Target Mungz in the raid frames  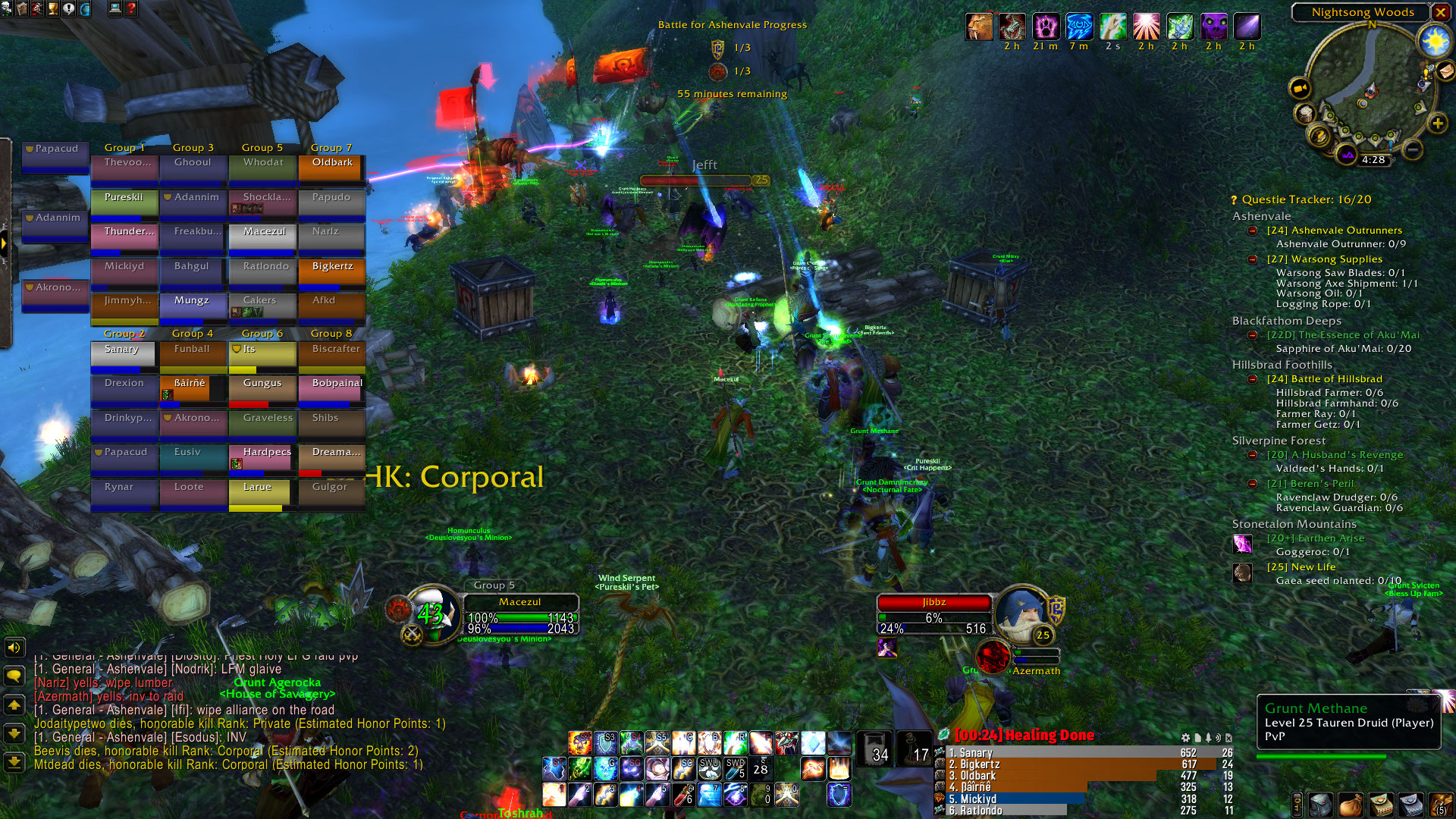(x=193, y=306)
